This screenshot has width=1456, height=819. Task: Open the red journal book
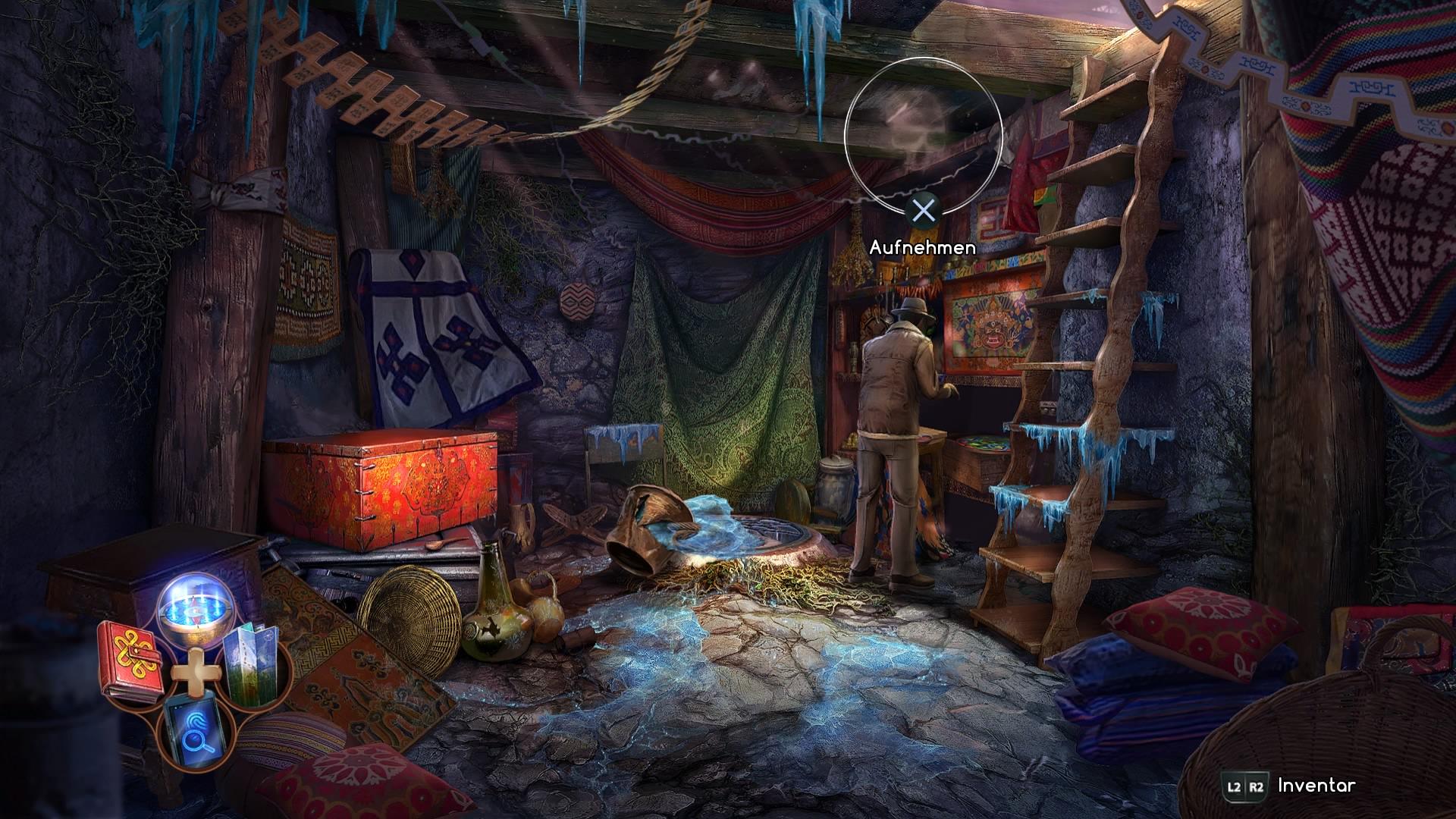(130, 659)
